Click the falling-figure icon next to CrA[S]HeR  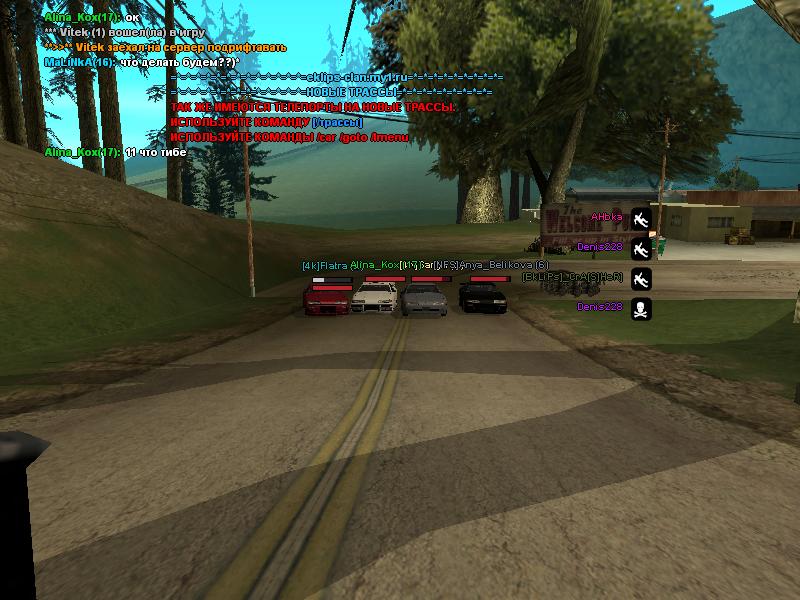[x=641, y=278]
